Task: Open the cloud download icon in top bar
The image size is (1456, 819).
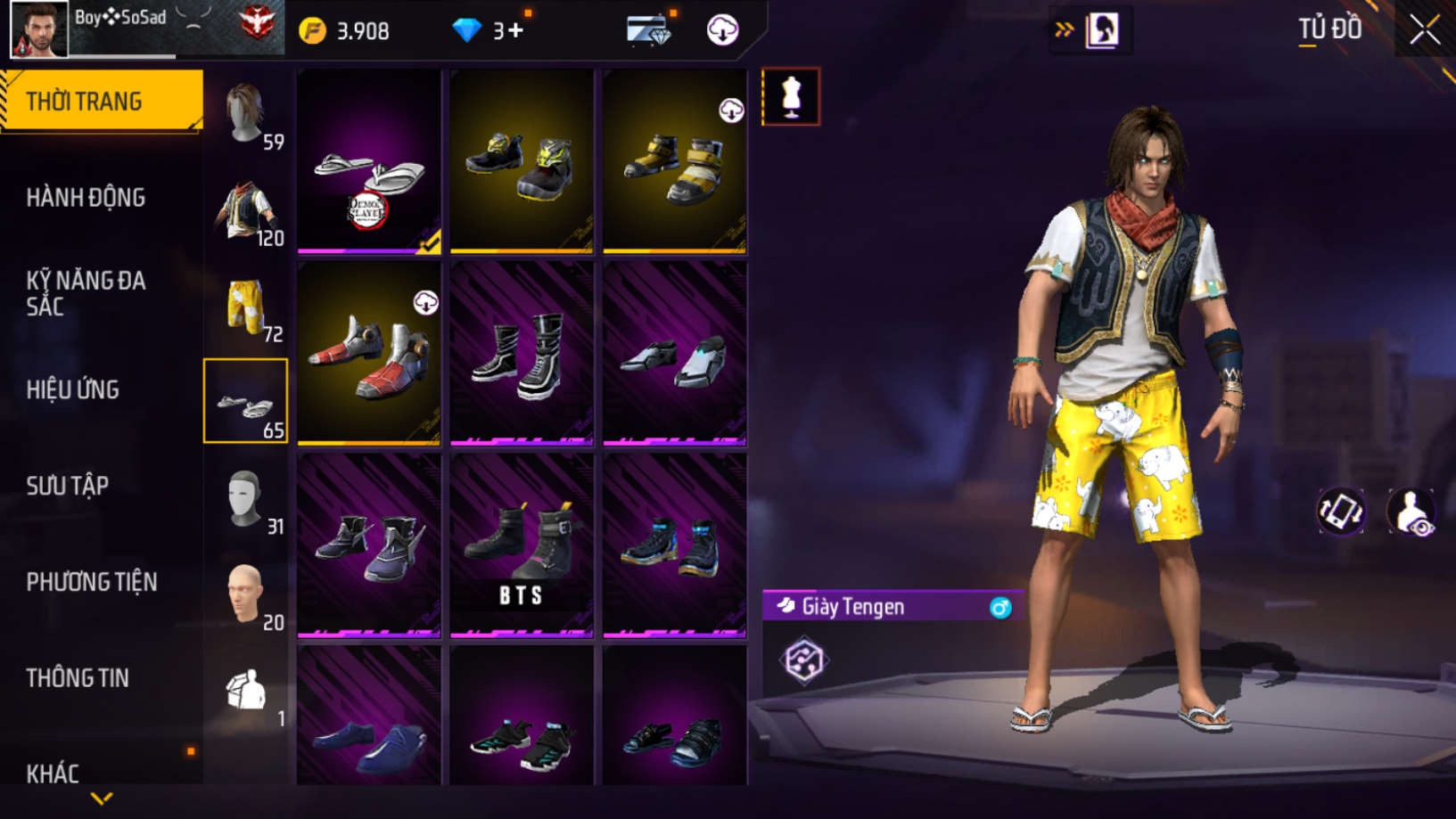Action: [x=722, y=30]
